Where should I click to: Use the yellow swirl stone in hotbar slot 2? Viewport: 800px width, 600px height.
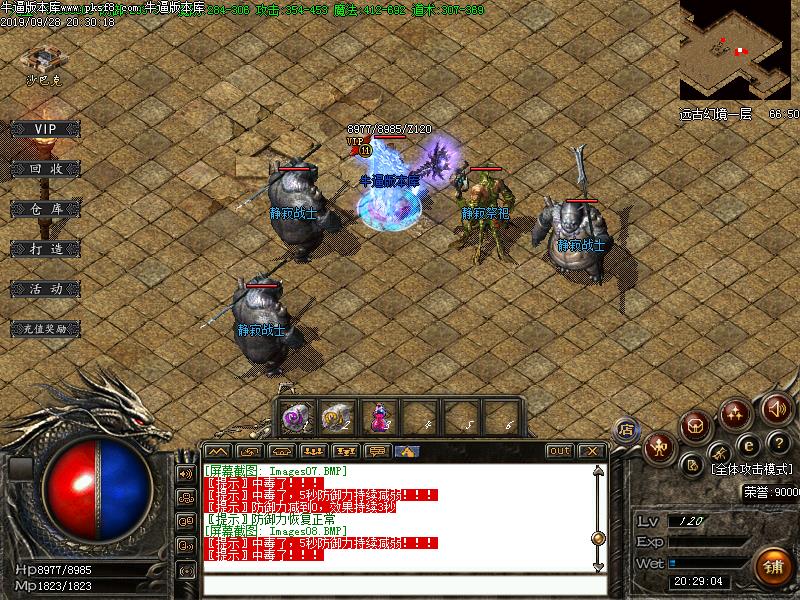pyautogui.click(x=334, y=417)
